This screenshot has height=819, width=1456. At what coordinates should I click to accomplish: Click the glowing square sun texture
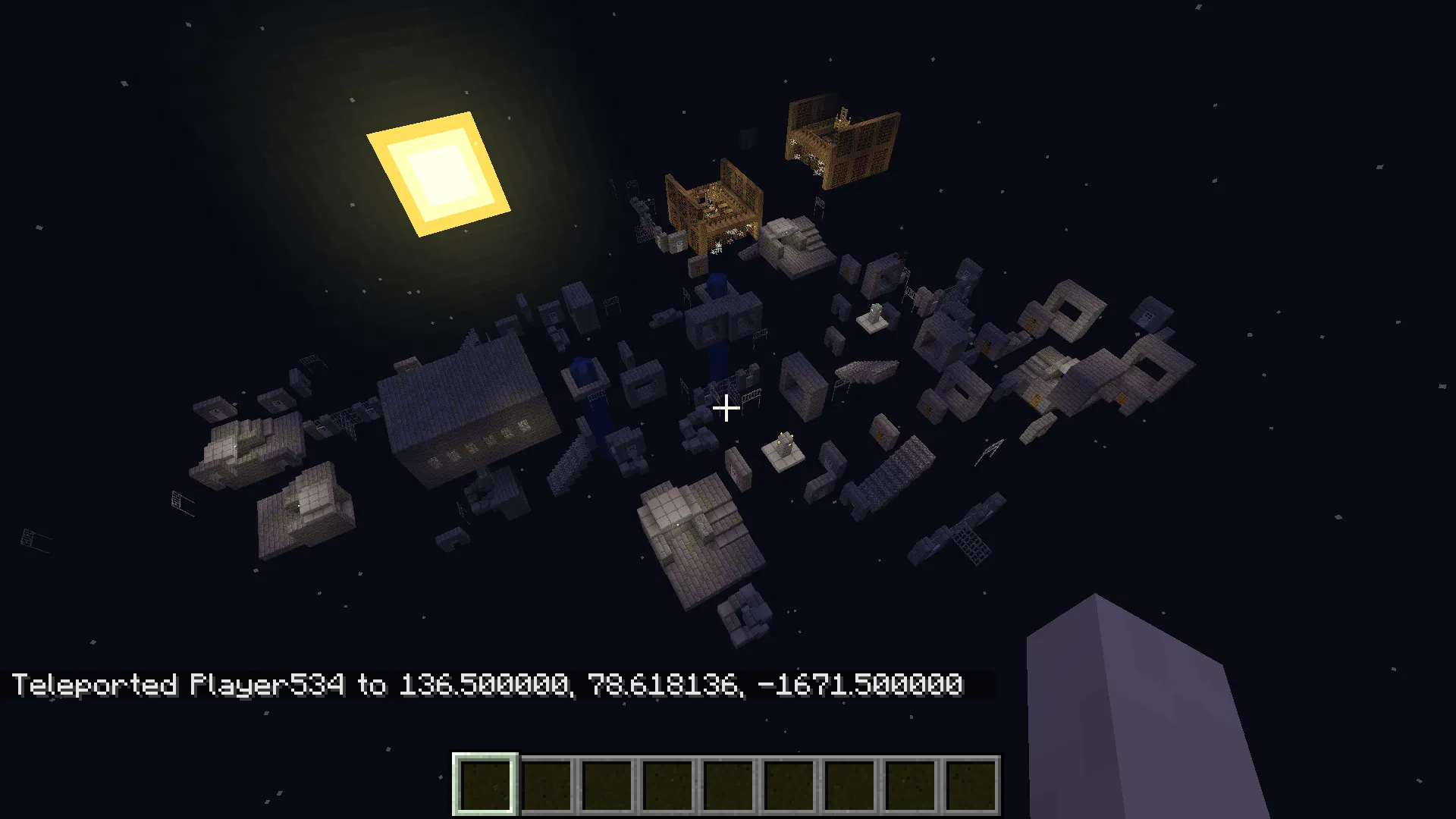[440, 173]
